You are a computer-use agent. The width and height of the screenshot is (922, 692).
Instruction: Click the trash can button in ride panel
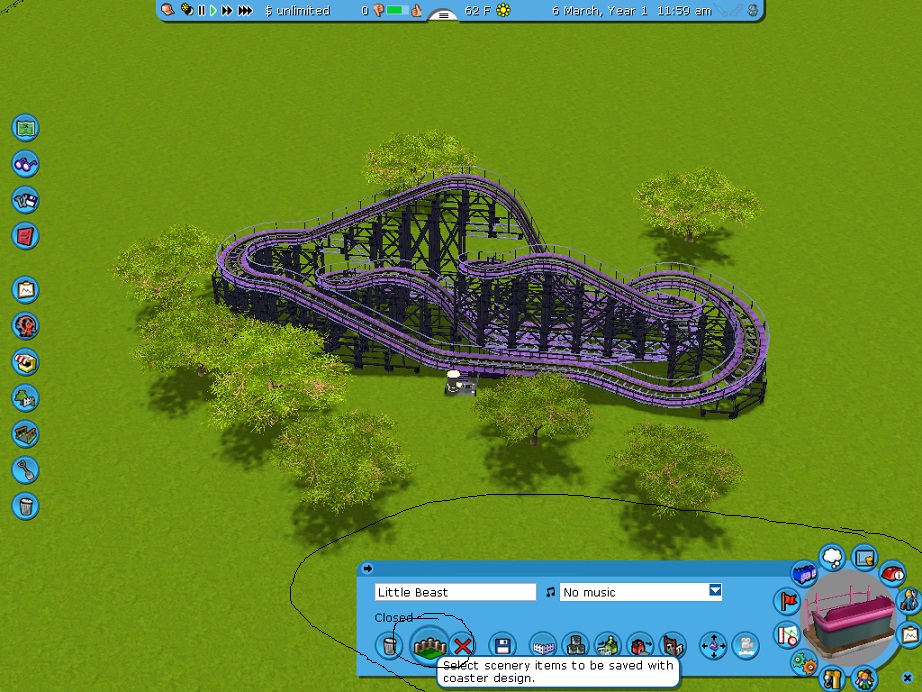click(x=389, y=645)
